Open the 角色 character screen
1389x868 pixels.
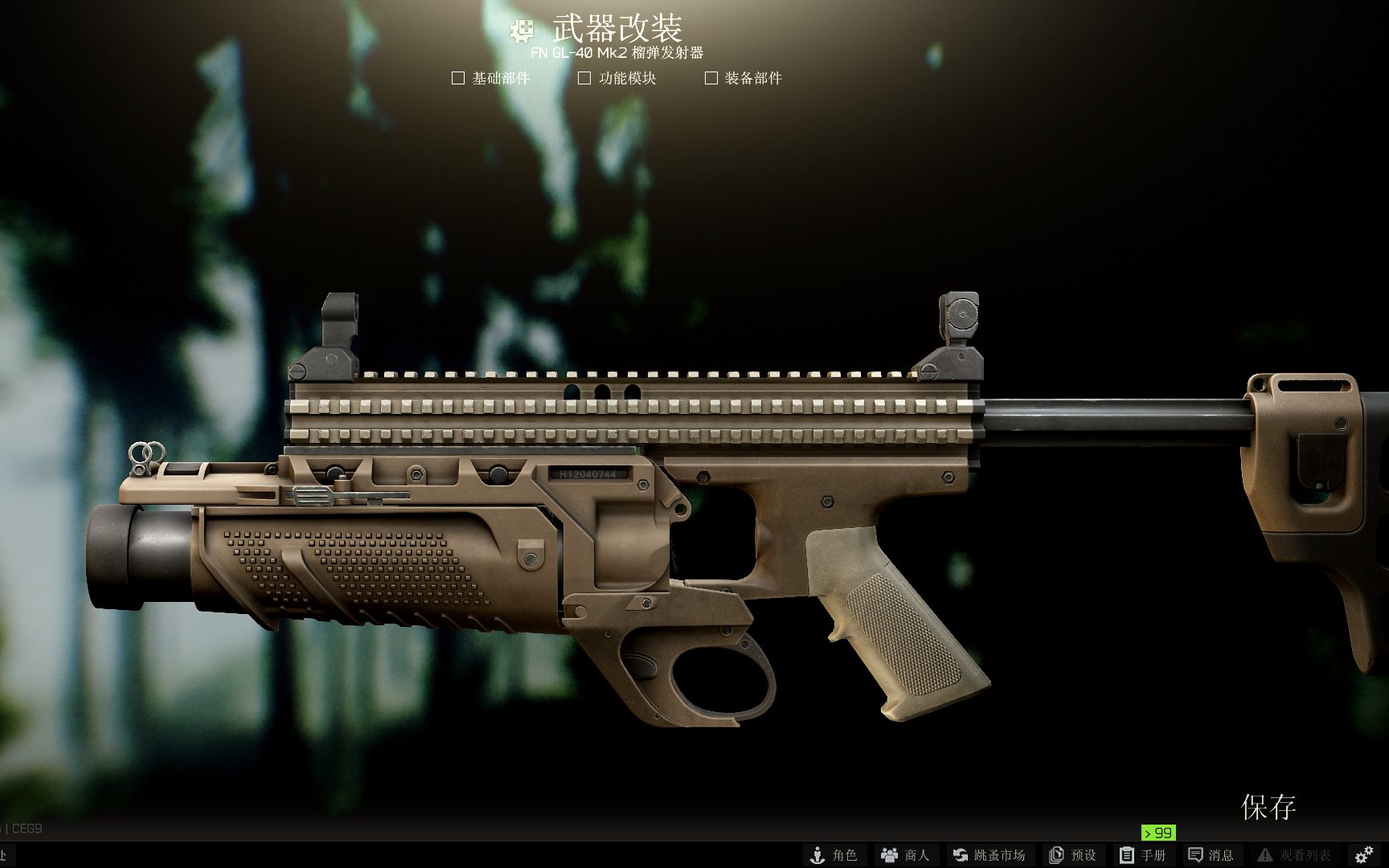833,855
